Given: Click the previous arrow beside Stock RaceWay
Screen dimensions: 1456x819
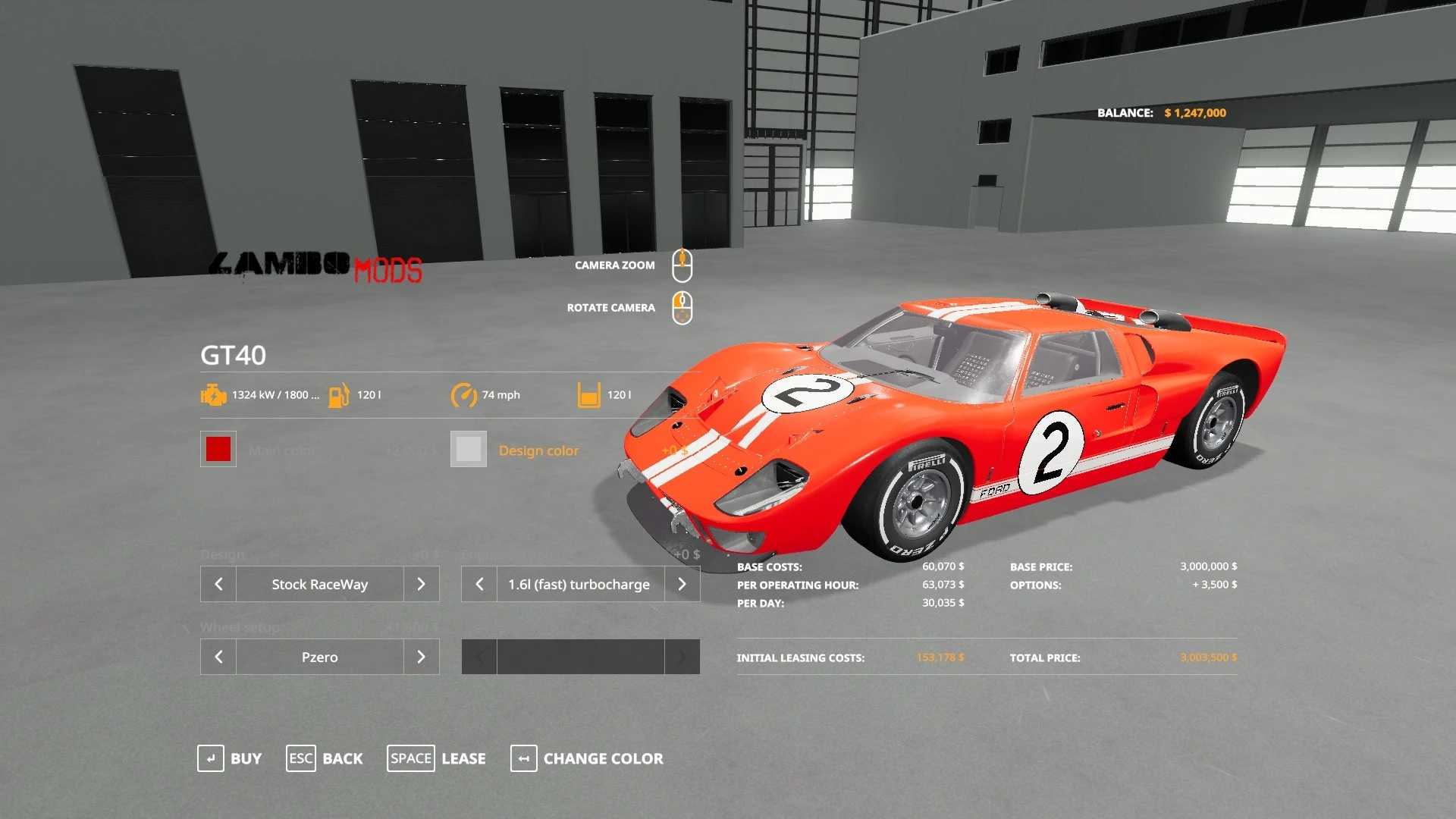Looking at the screenshot, I should (218, 584).
